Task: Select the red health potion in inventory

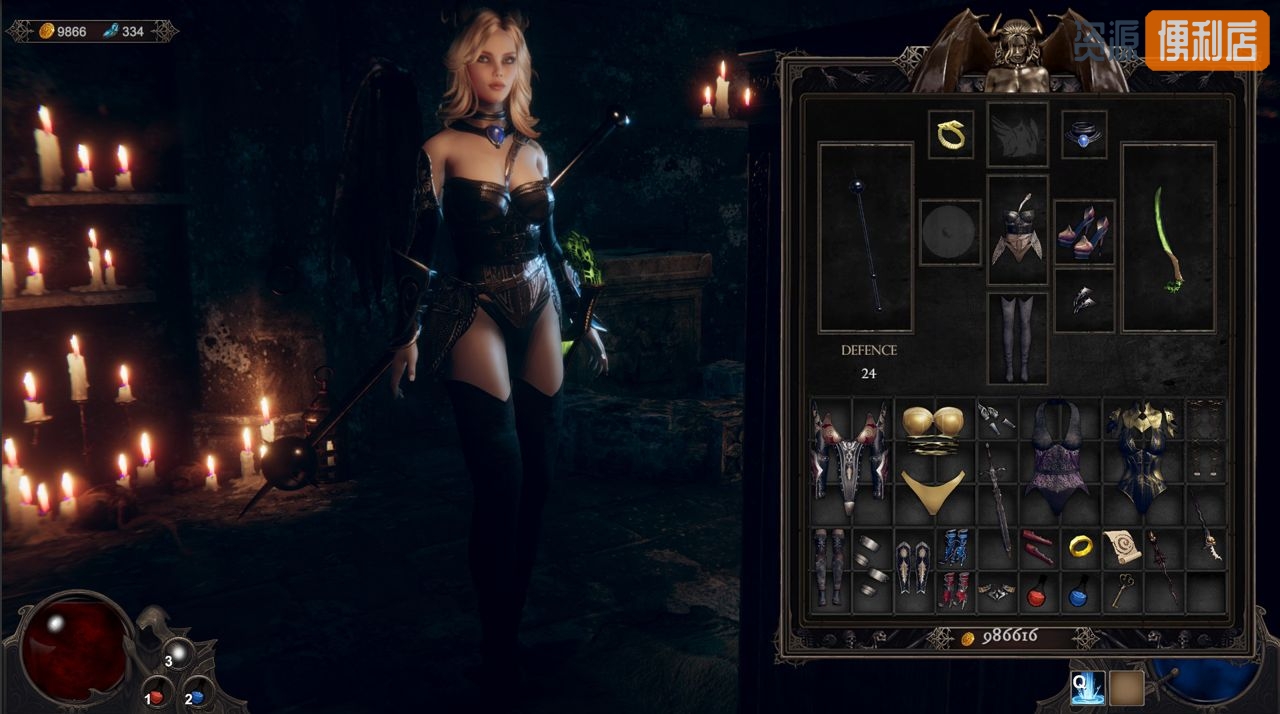Action: pyautogui.click(x=1037, y=594)
